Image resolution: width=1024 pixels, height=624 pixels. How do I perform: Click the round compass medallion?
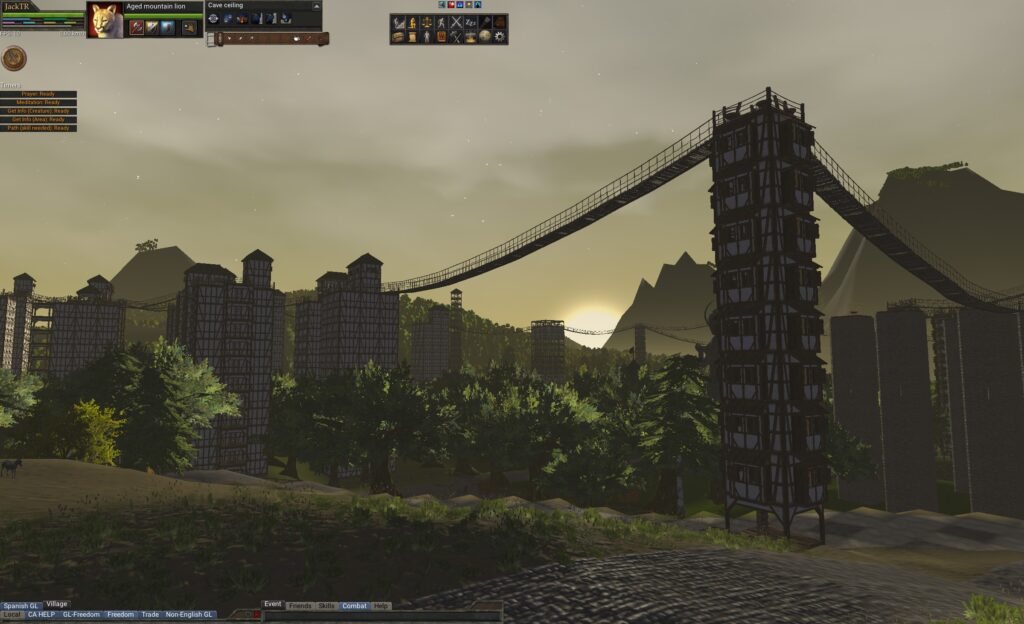(14, 59)
